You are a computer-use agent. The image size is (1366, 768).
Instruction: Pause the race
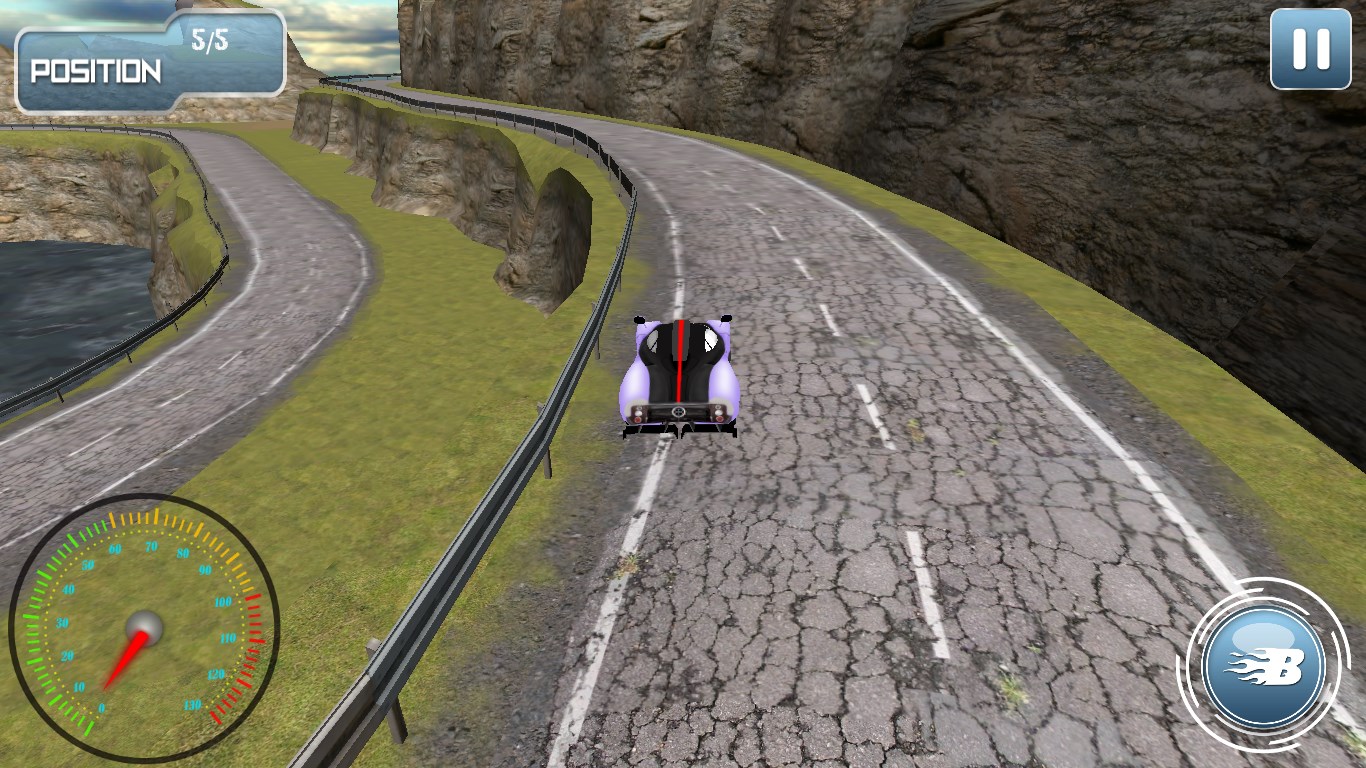pyautogui.click(x=1310, y=49)
